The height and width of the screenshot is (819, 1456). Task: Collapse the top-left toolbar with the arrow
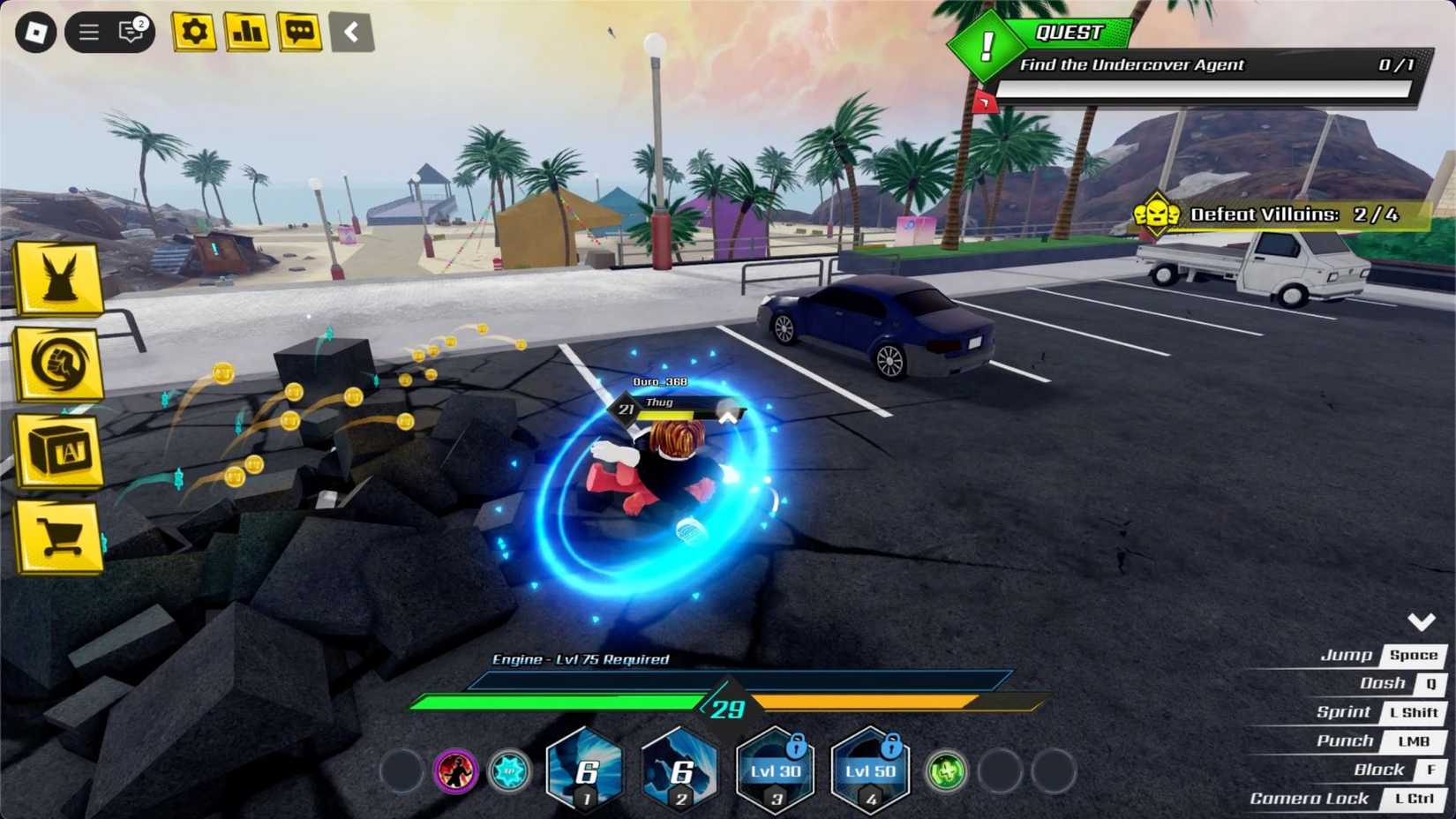(352, 32)
